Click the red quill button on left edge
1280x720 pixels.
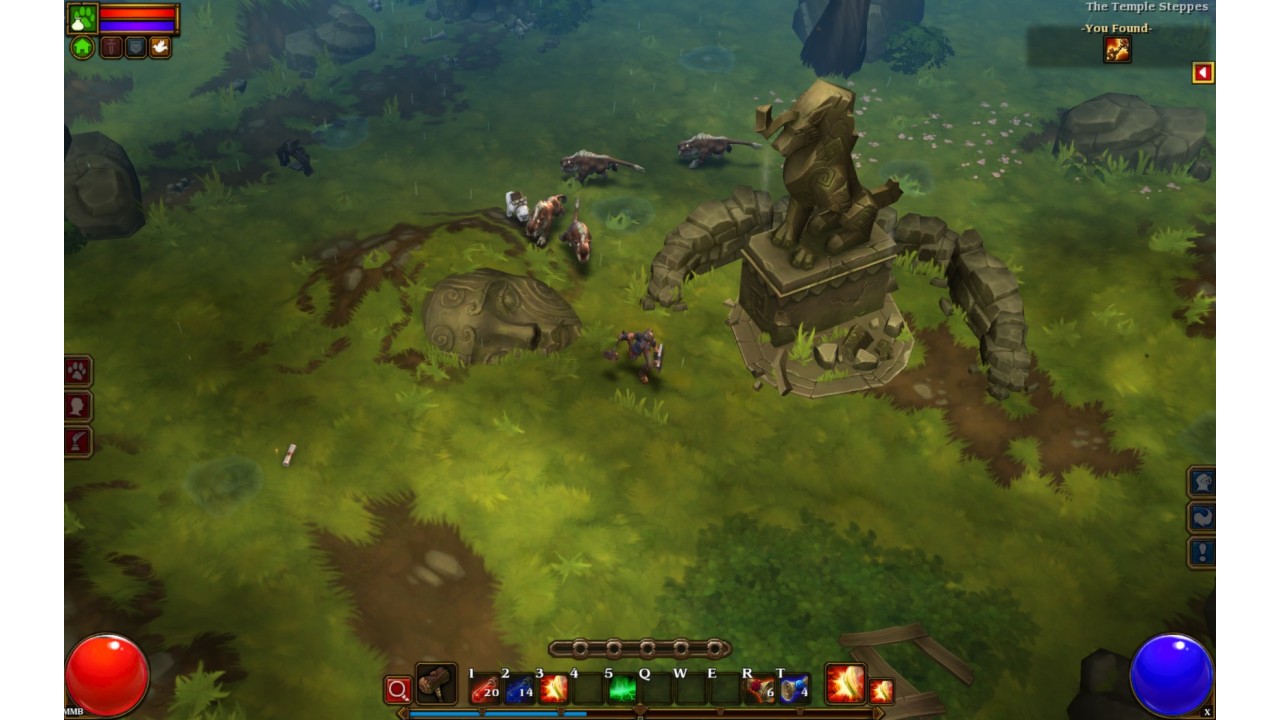pos(78,441)
